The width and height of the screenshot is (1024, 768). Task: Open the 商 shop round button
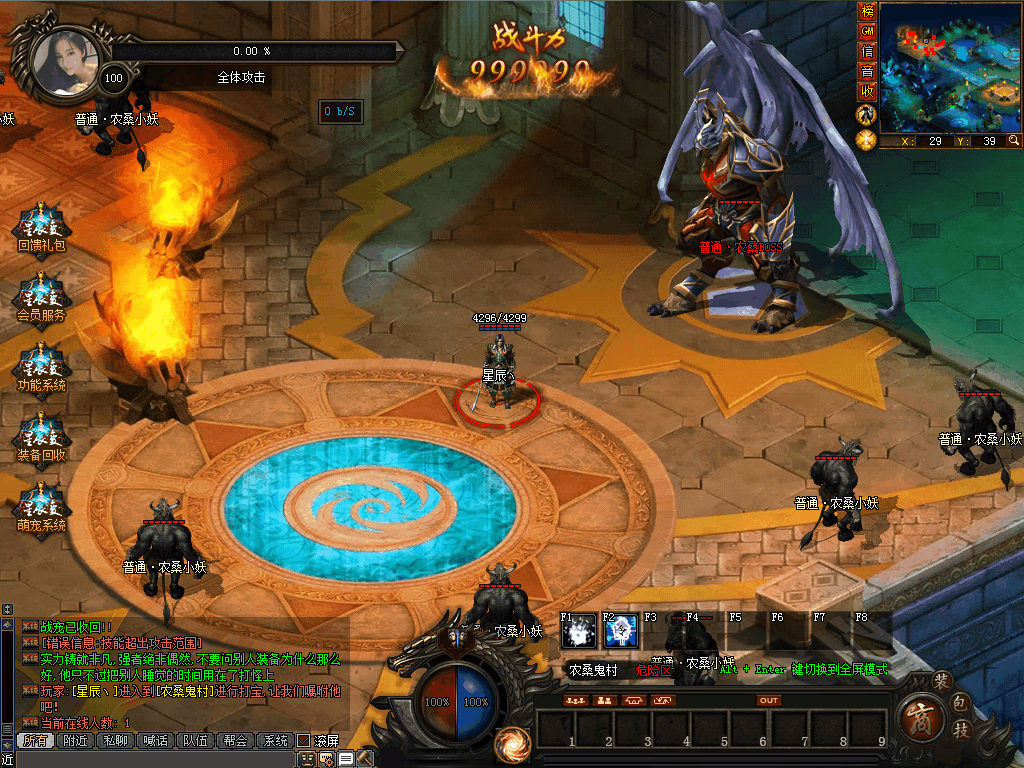click(x=919, y=718)
